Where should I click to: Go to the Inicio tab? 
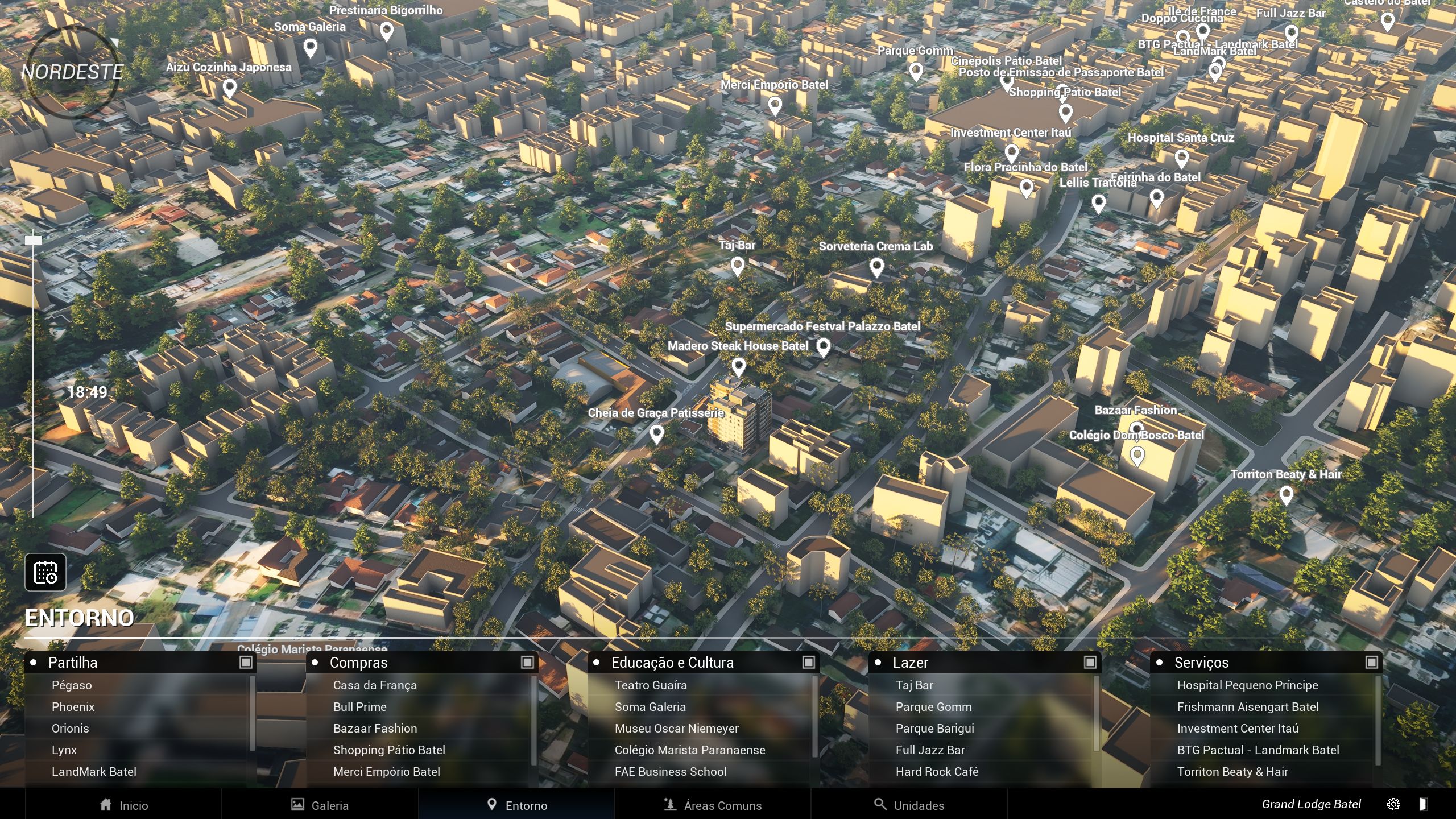123,805
